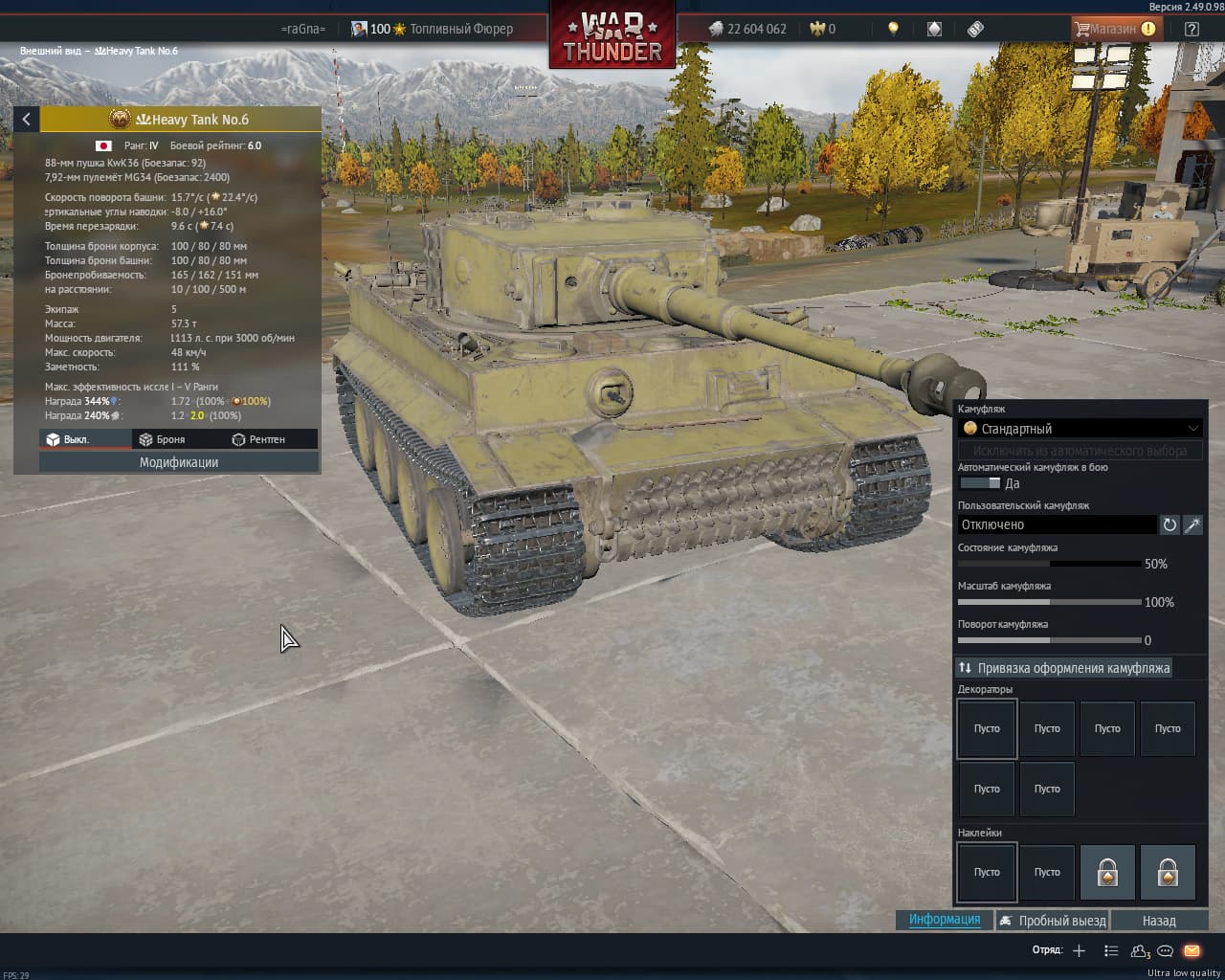Viewport: 1225px width, 980px height.
Task: Refresh the user camouflage list
Action: tap(1169, 524)
